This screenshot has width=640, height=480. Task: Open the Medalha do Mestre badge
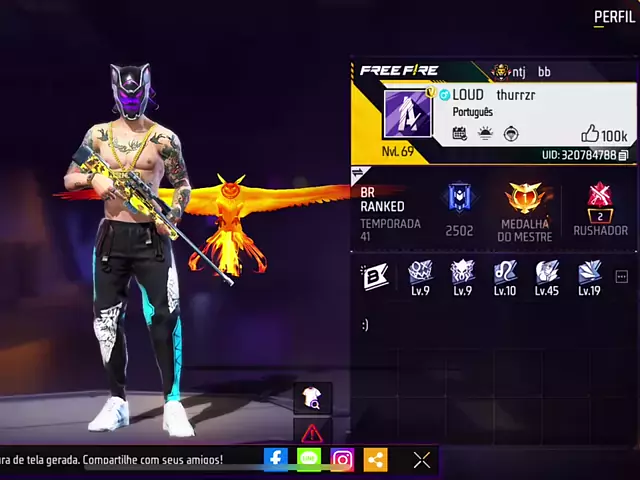525,198
